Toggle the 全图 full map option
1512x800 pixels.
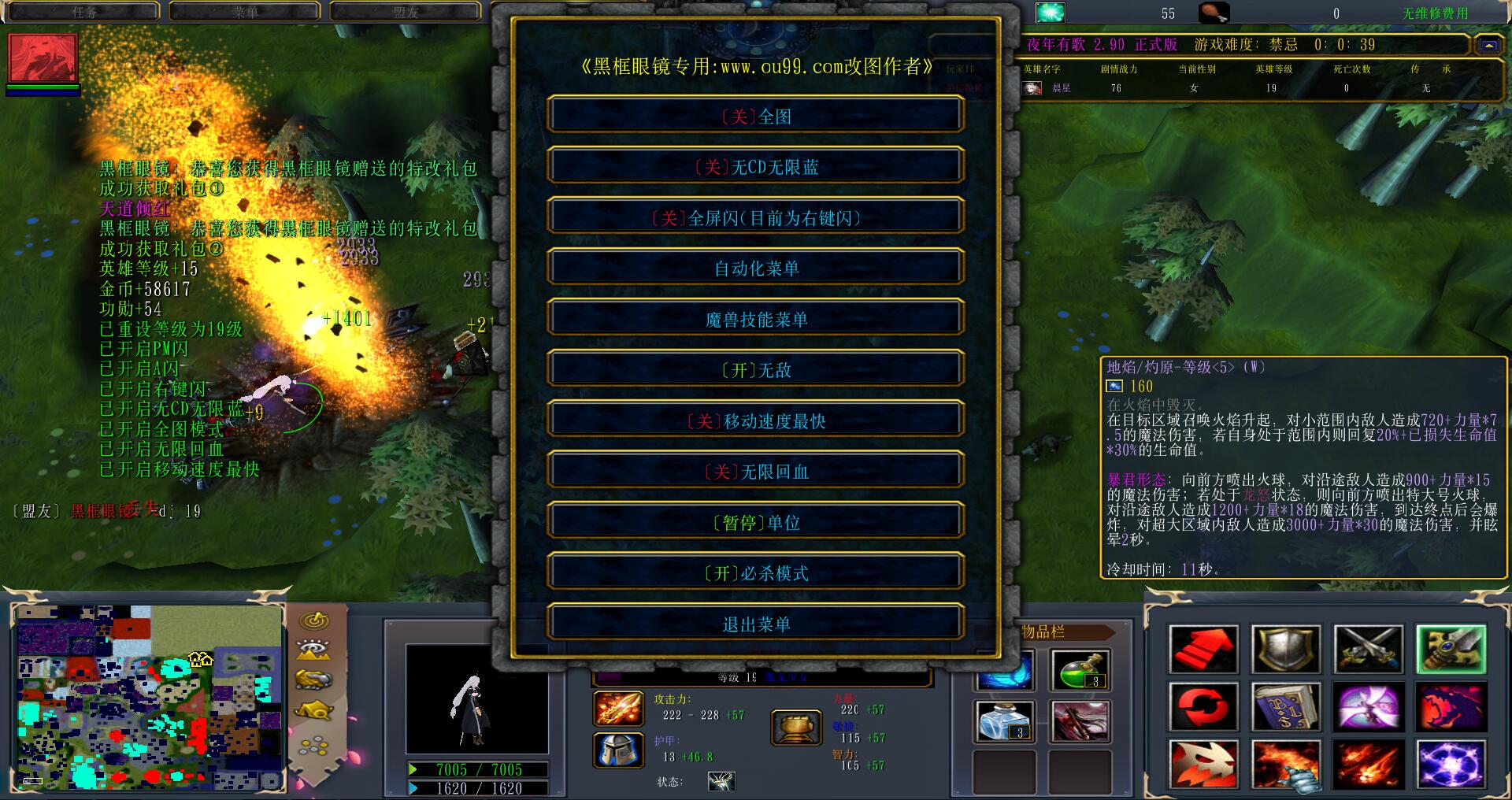point(756,117)
